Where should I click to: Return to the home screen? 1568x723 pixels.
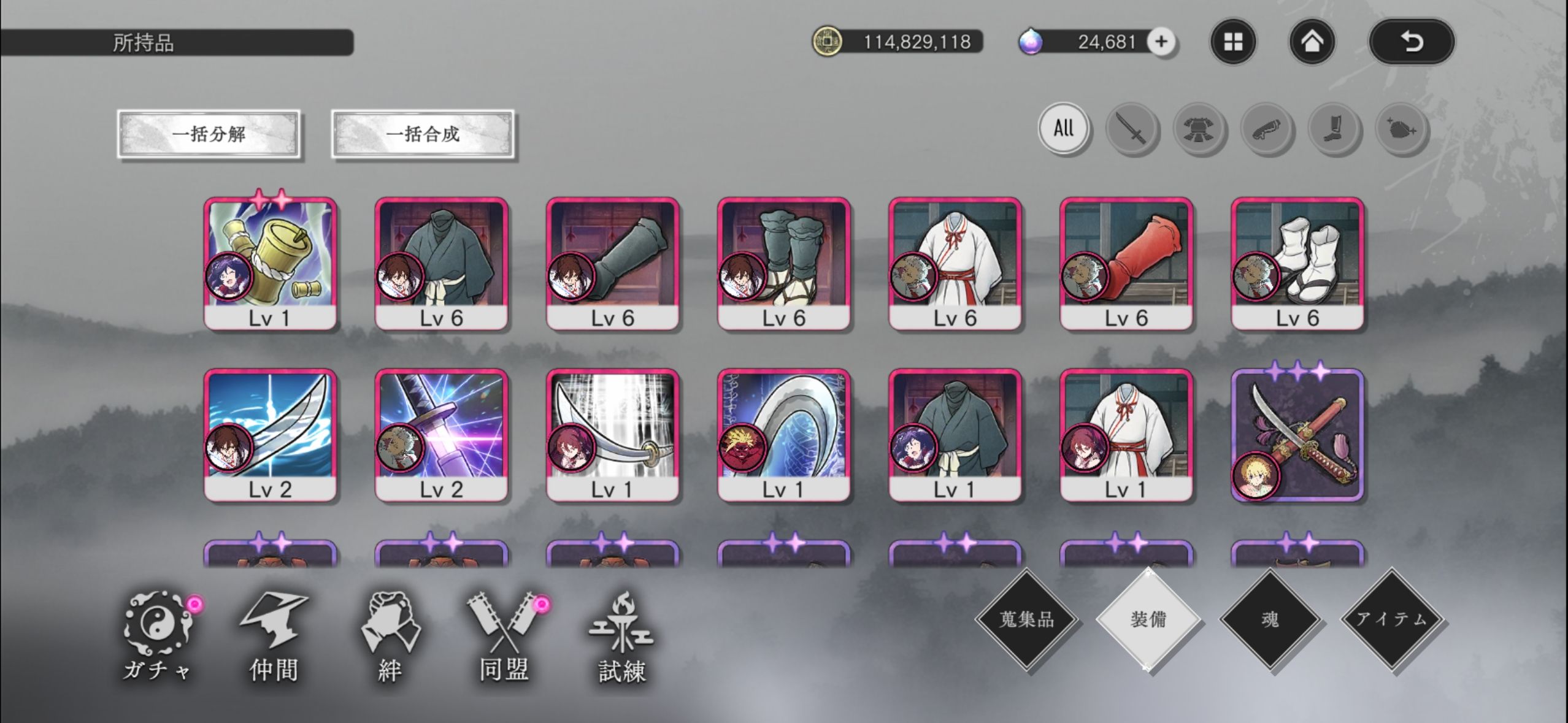coord(1312,42)
